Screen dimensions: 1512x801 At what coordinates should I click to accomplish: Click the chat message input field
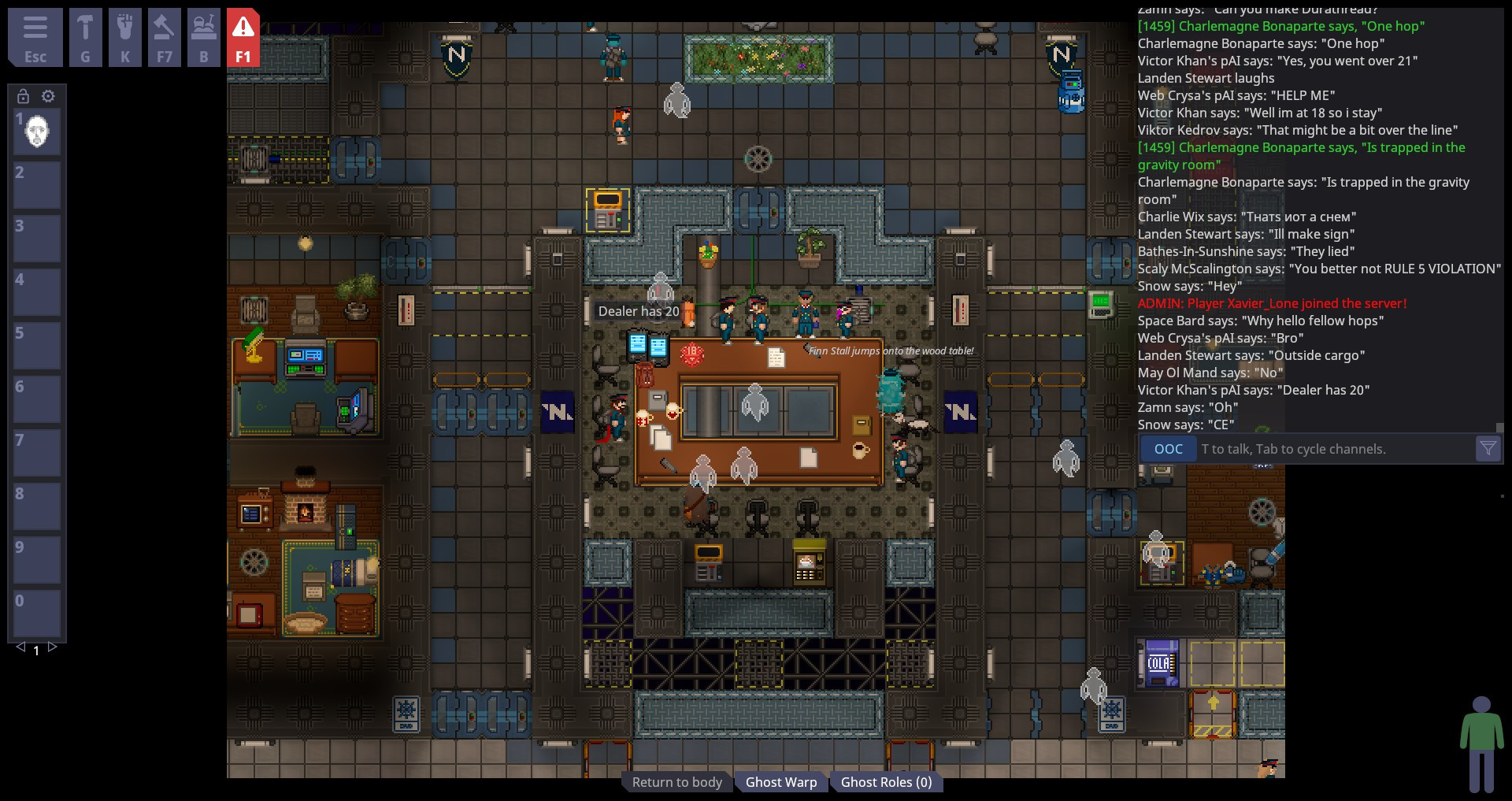point(1339,448)
